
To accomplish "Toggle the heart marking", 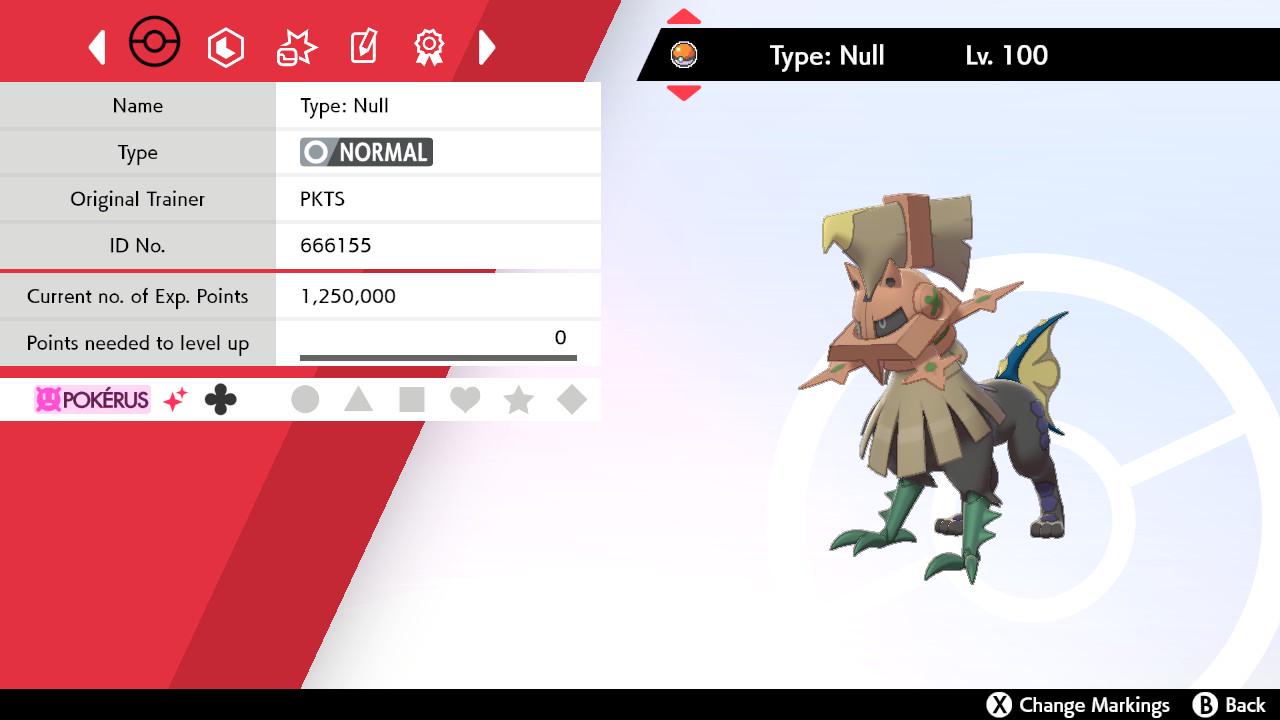I will tap(465, 400).
